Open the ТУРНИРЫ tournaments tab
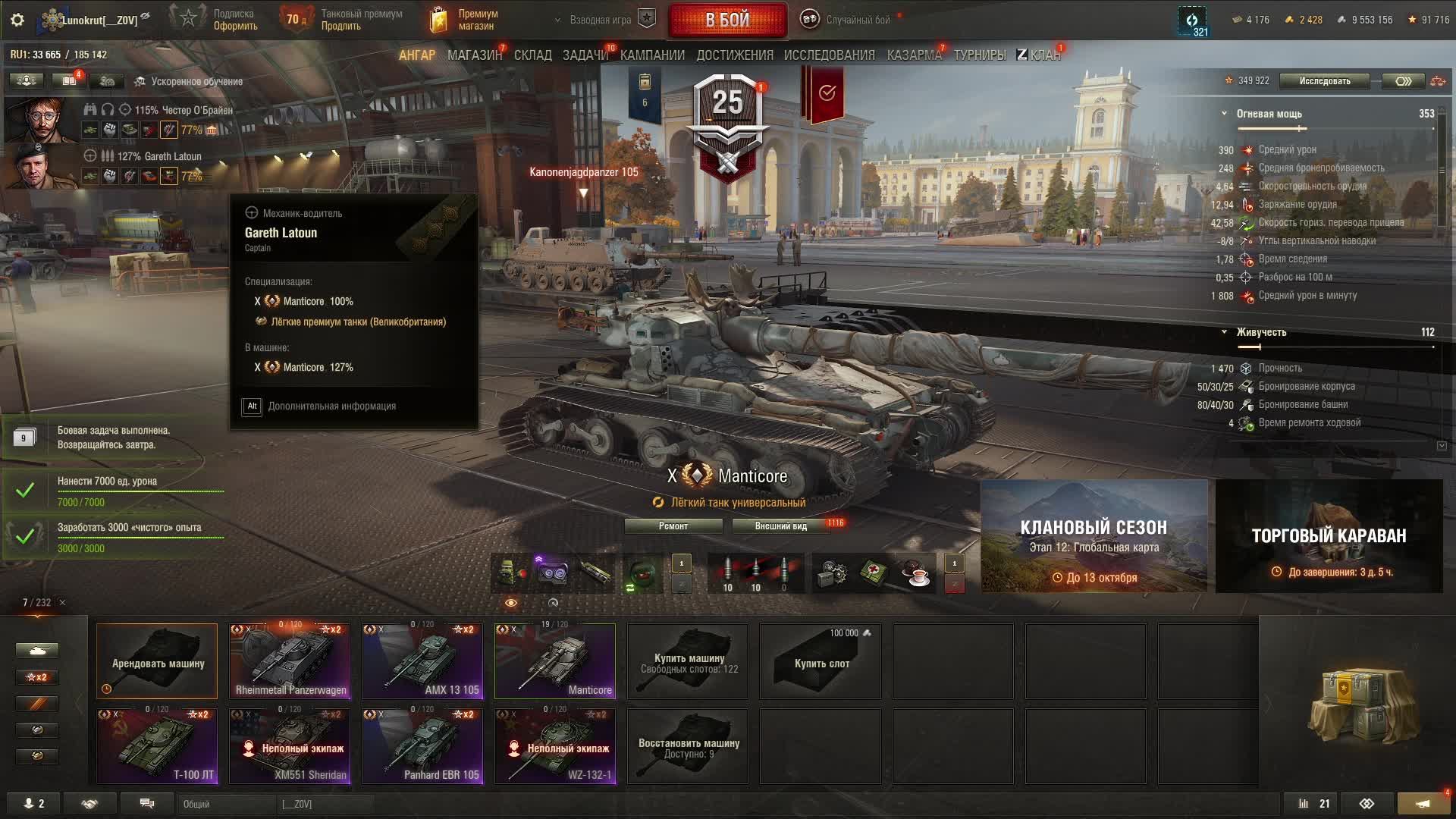This screenshot has width=1456, height=819. point(979,55)
